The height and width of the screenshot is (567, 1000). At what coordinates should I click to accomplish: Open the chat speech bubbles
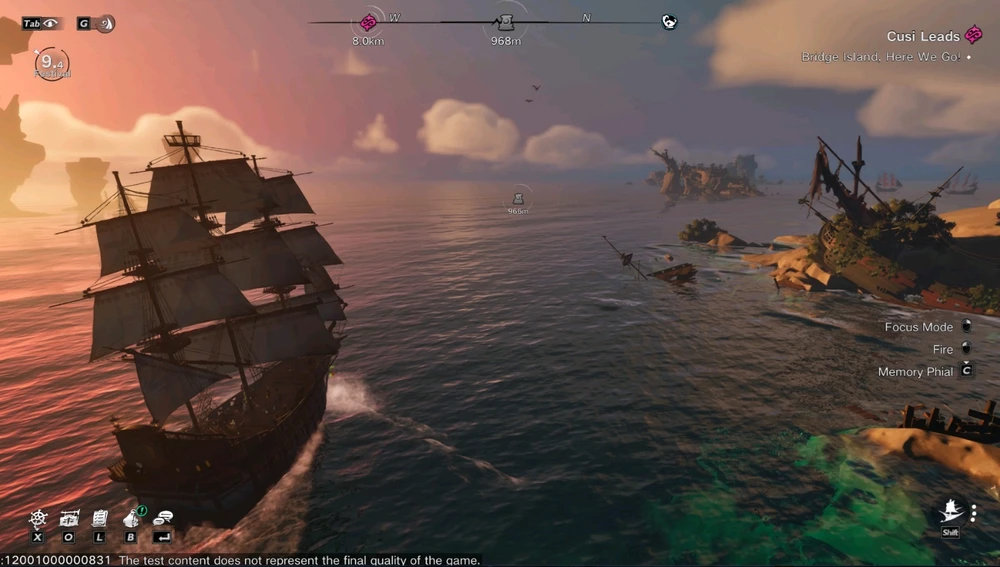pyautogui.click(x=163, y=518)
